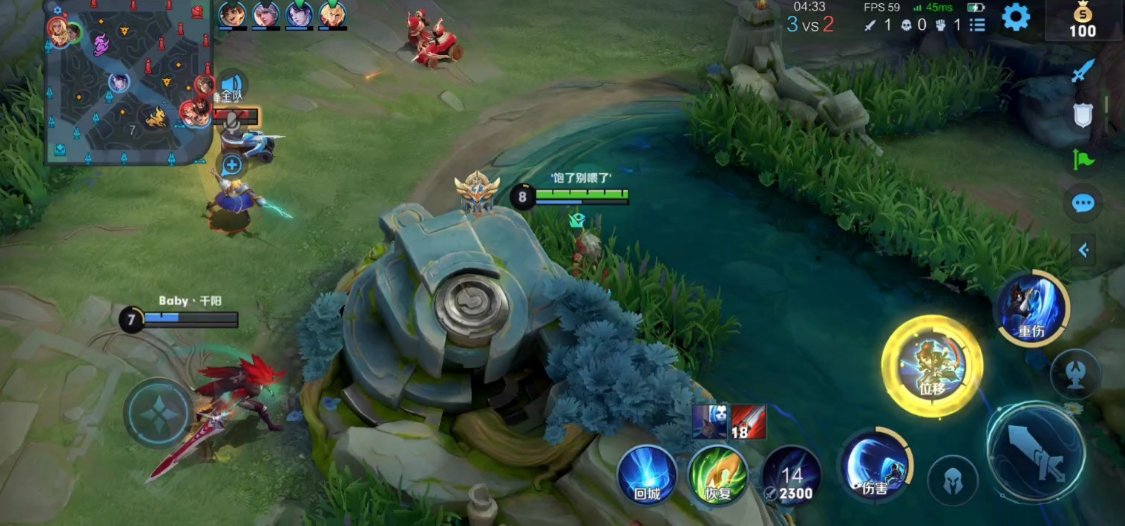
Task: Click the minimap
Action: tap(115, 84)
